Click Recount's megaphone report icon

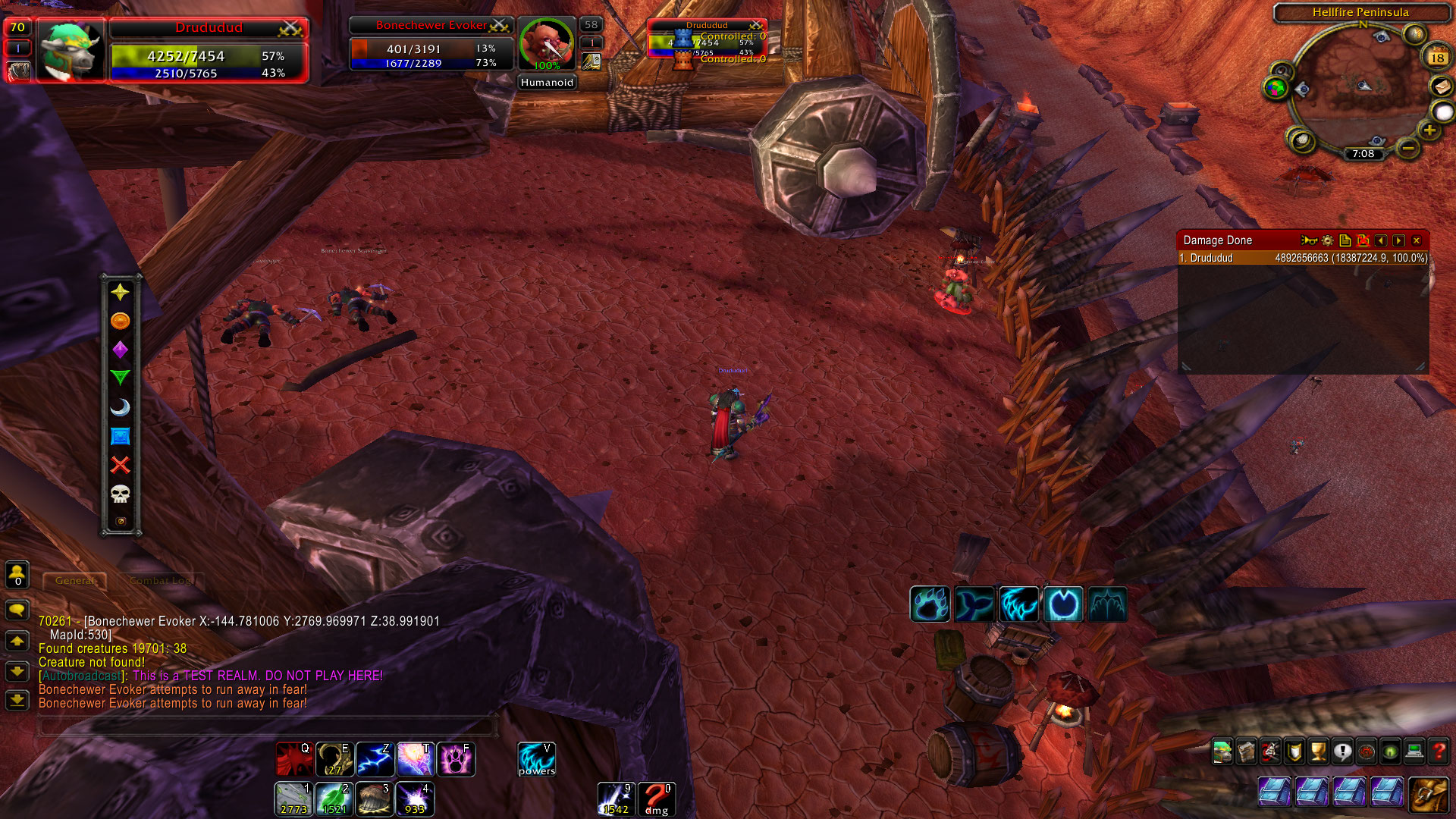tap(1310, 240)
